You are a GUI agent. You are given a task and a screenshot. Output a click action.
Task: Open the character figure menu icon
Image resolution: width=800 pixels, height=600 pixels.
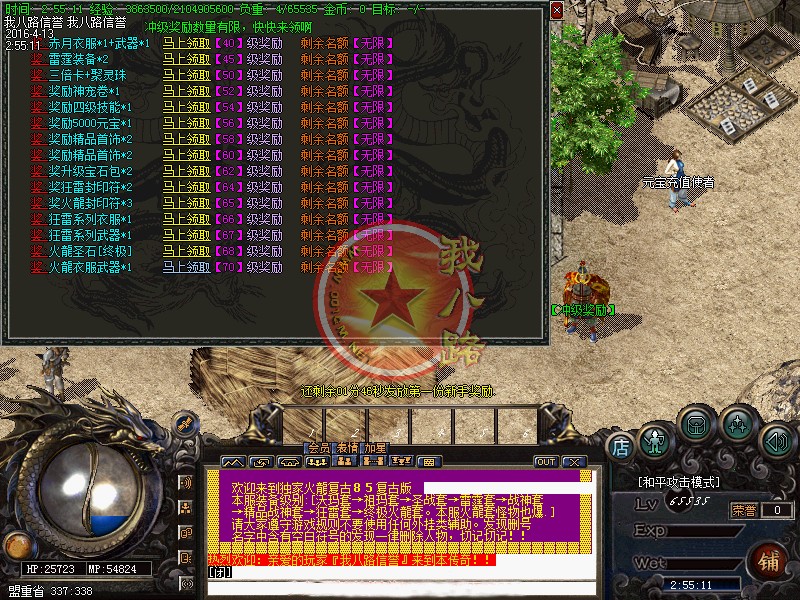point(654,439)
